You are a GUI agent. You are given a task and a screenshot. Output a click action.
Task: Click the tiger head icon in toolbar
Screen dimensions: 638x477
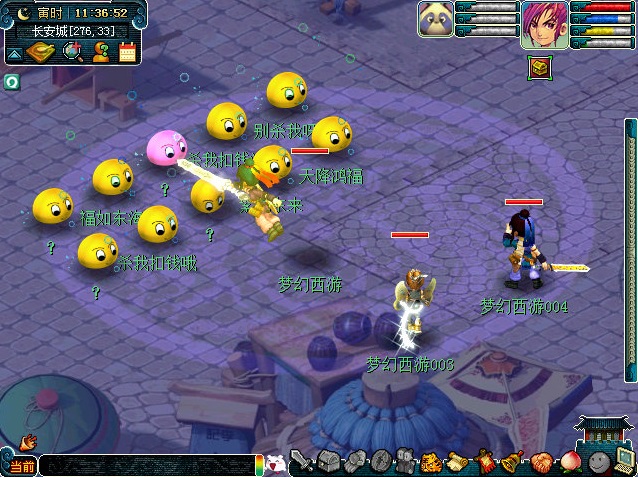point(431,462)
